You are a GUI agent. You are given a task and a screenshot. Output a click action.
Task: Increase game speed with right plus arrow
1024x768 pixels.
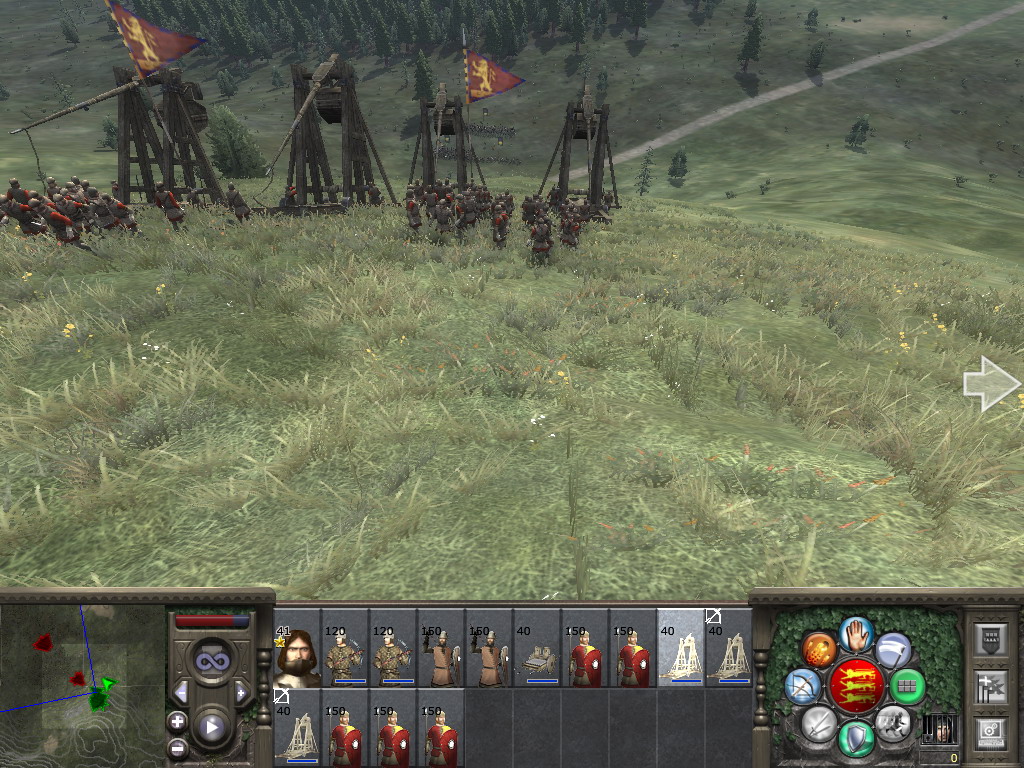coord(241,692)
